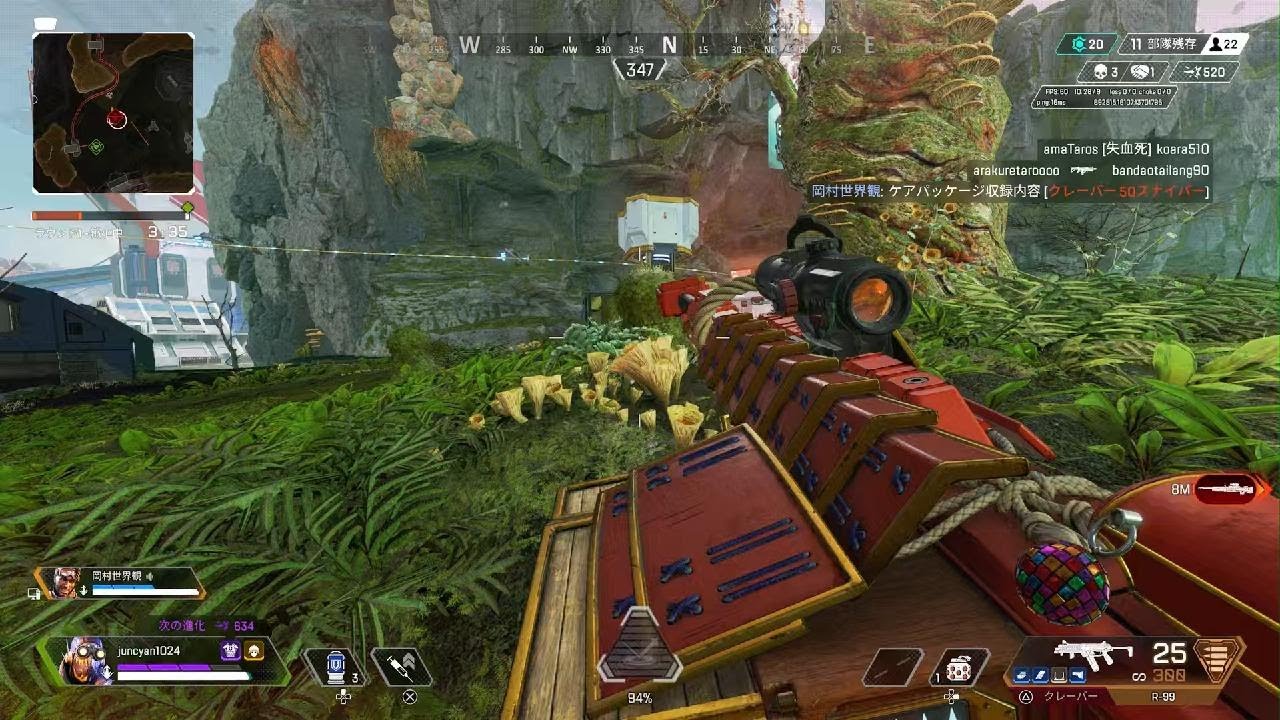Click juncyan1024's own legend portrait

tap(84, 660)
